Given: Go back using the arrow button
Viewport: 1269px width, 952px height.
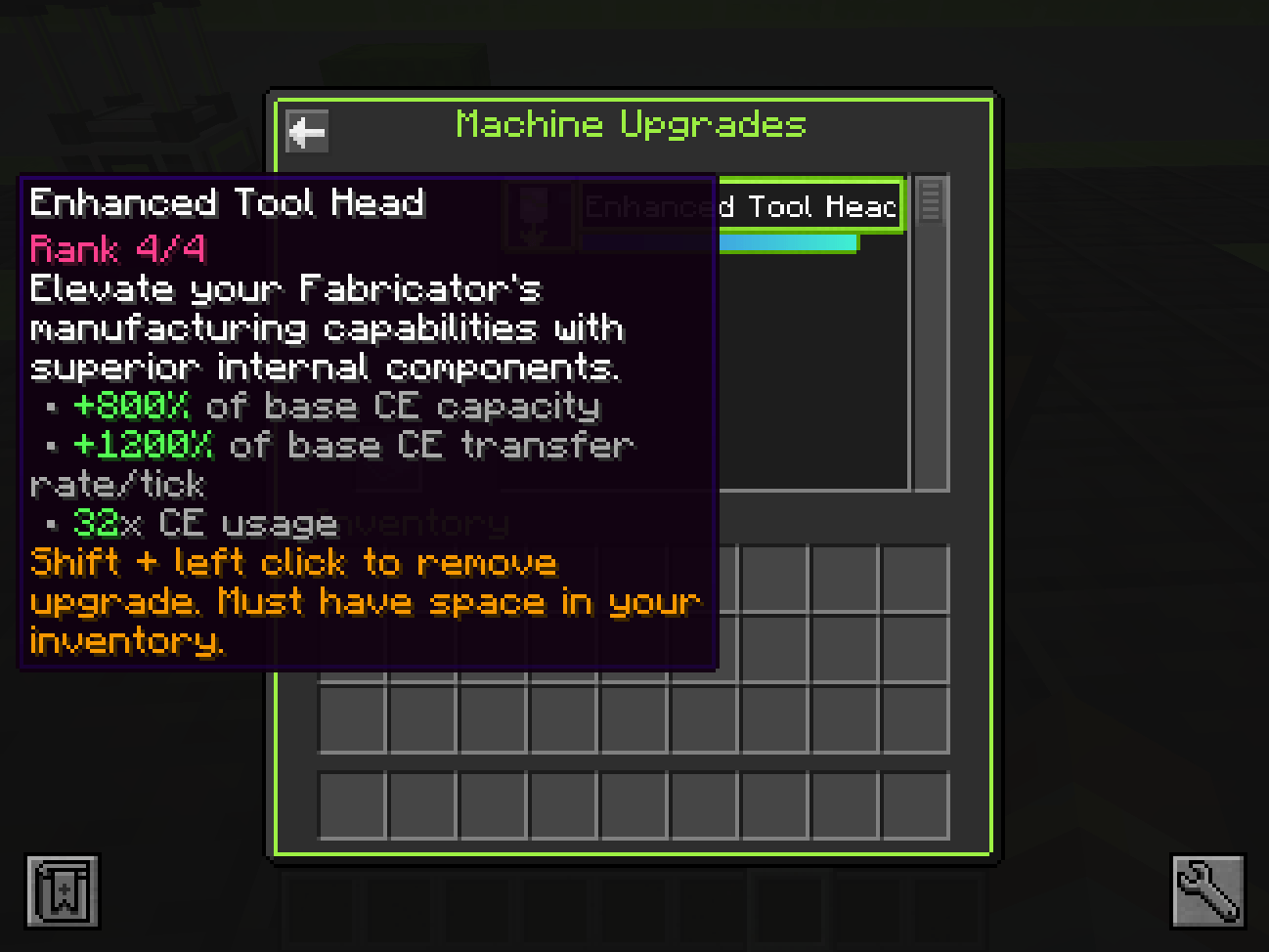Looking at the screenshot, I should click(x=307, y=131).
